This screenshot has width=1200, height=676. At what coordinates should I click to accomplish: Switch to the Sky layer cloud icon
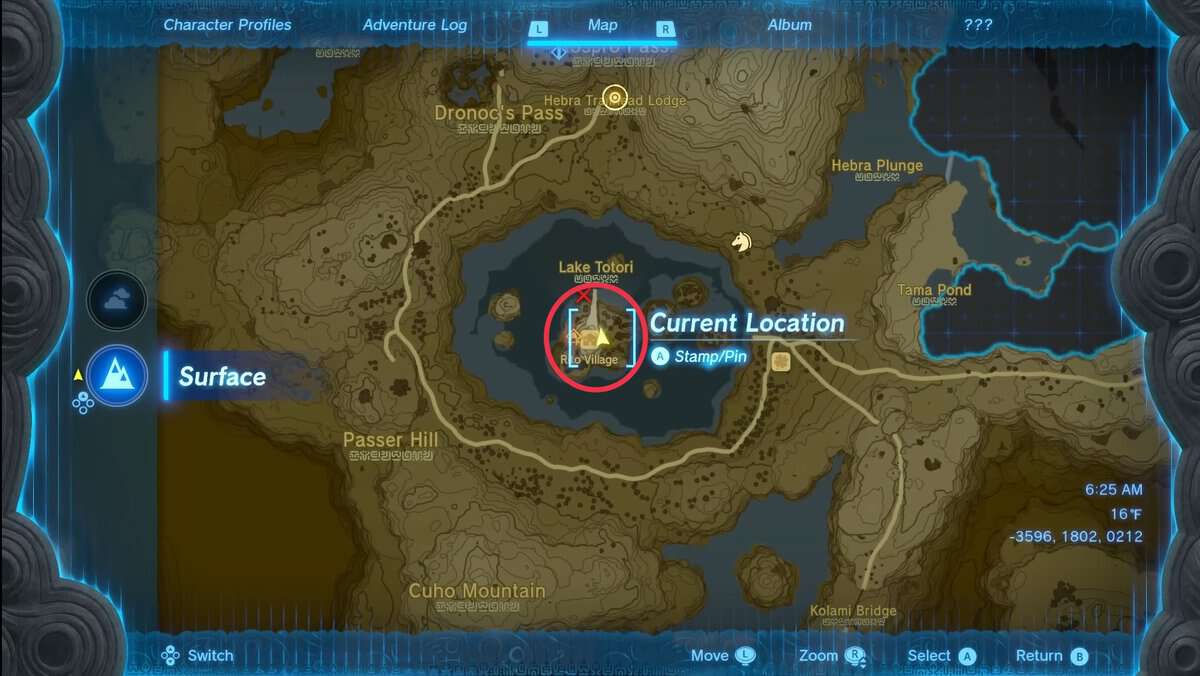(x=117, y=300)
